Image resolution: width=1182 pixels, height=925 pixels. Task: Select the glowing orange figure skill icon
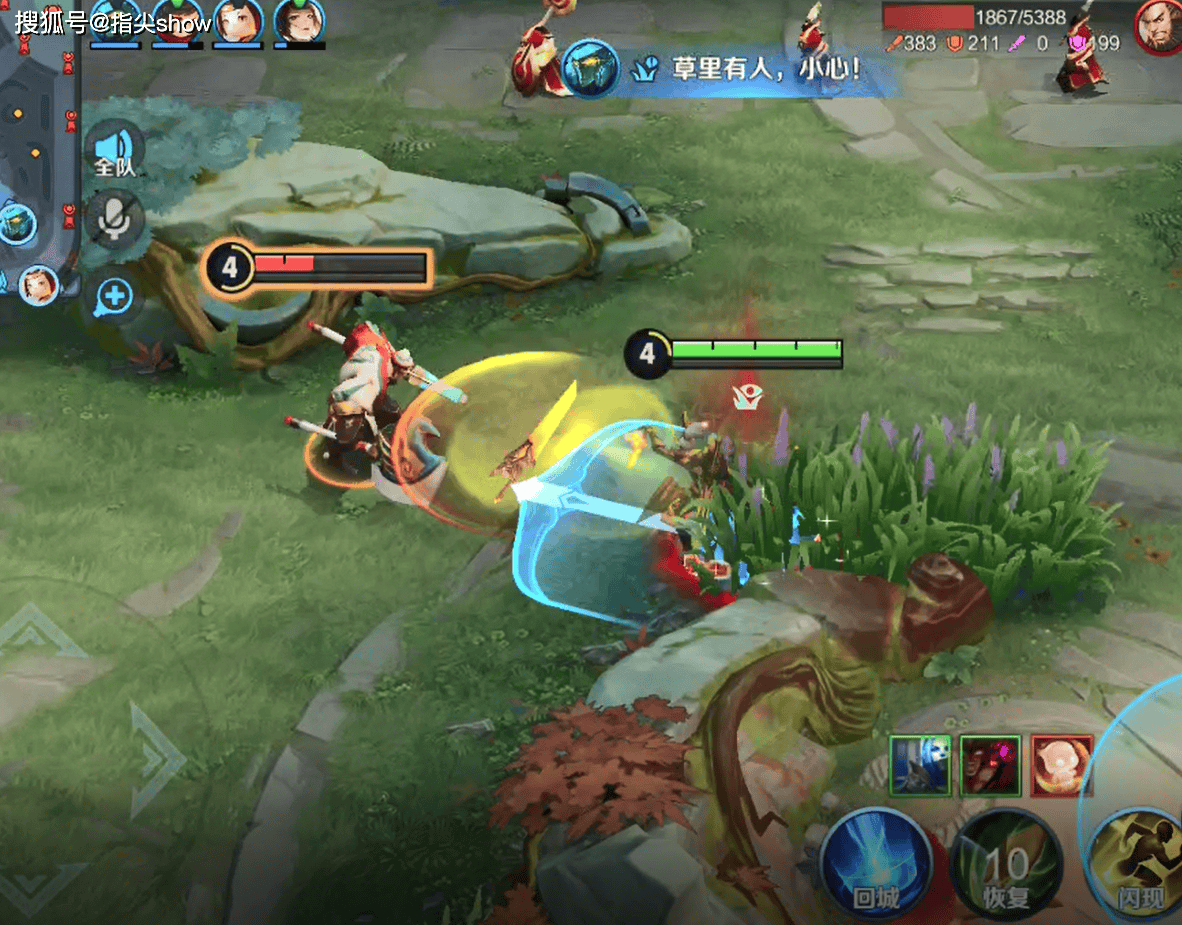pyautogui.click(x=1061, y=766)
